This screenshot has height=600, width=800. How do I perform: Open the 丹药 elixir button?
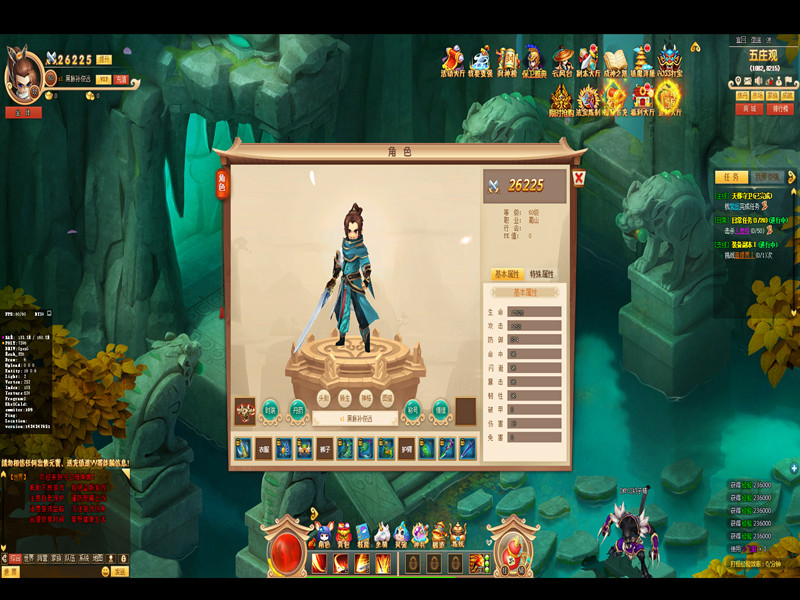pyautogui.click(x=297, y=408)
